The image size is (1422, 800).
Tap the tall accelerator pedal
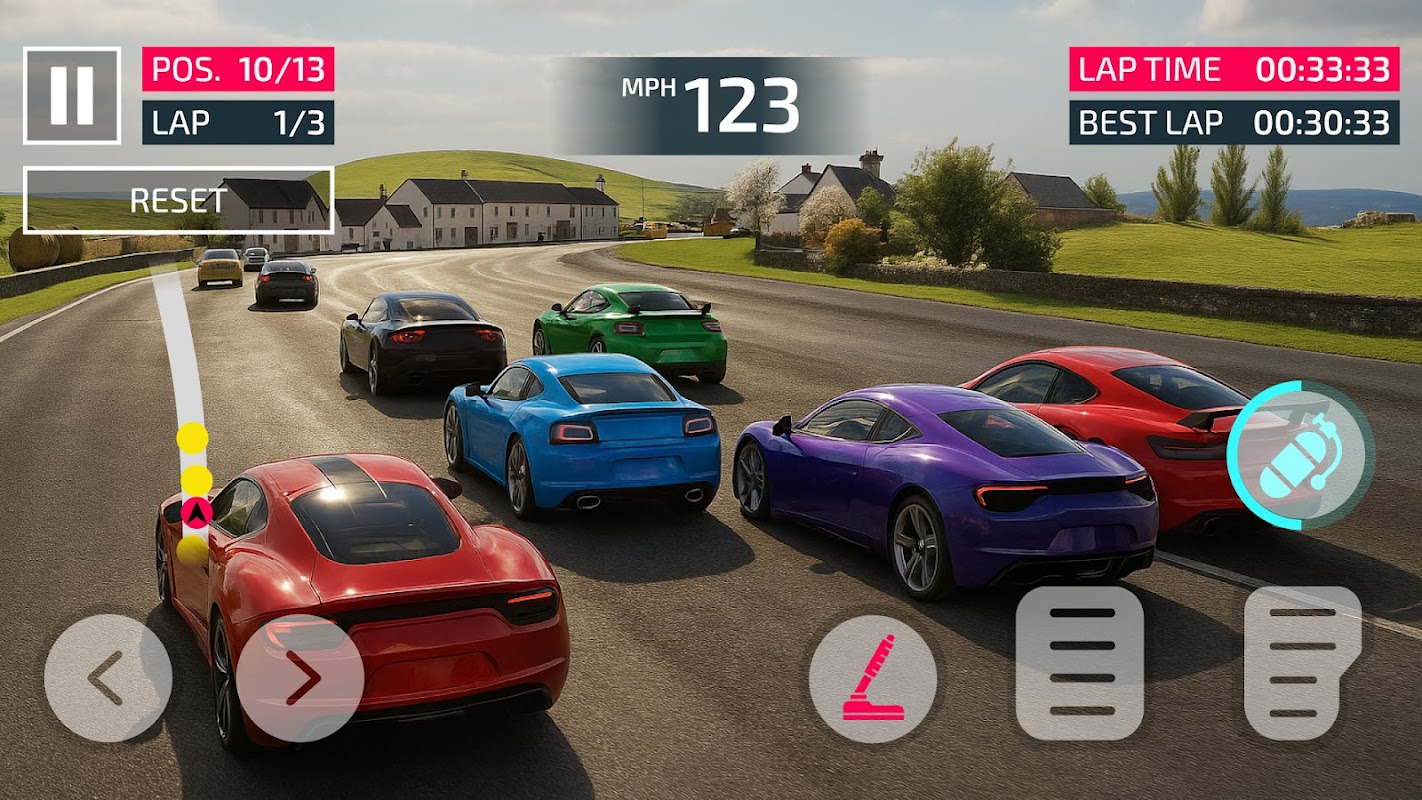[1303, 662]
